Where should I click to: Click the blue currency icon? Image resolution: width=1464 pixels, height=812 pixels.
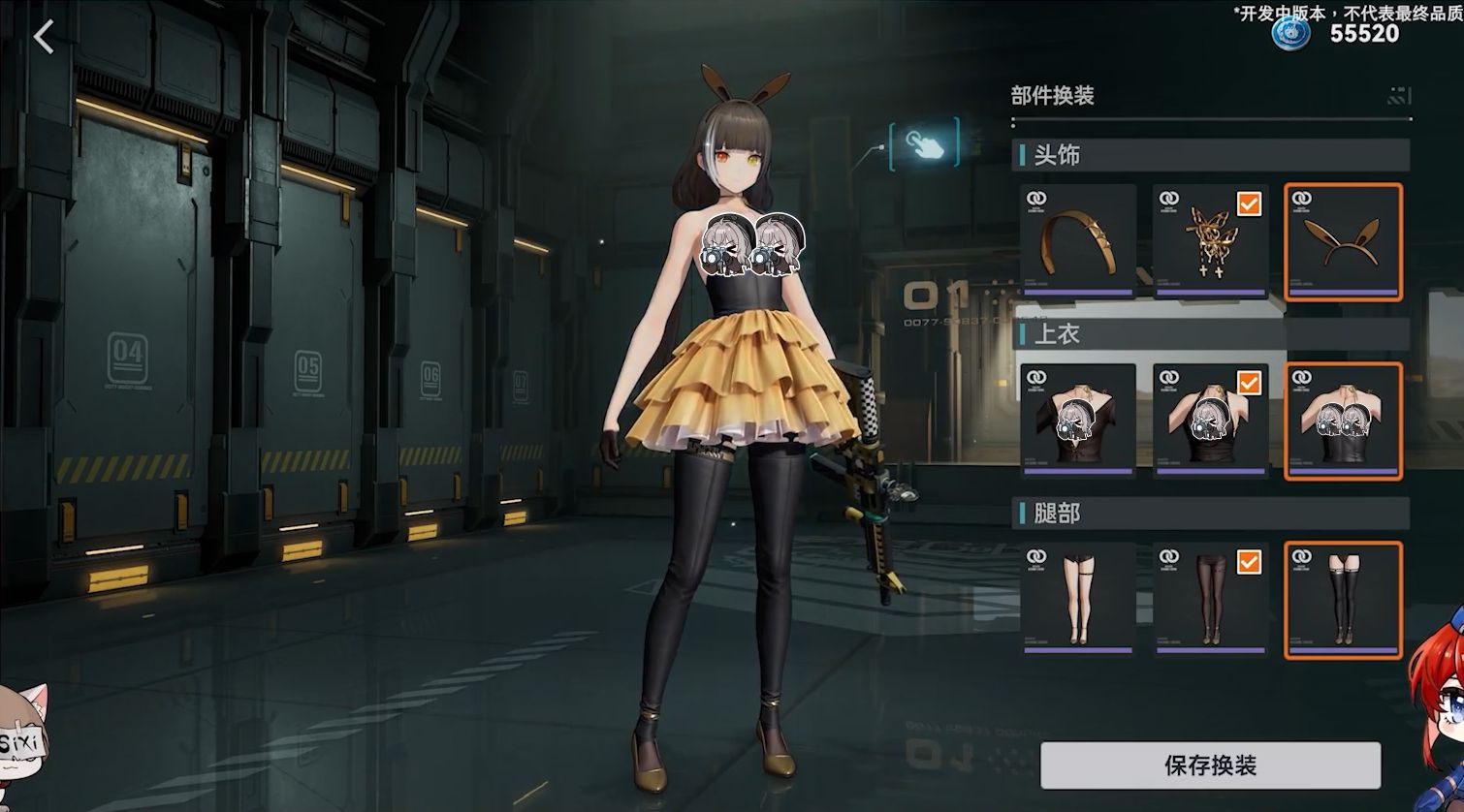pos(1290,32)
